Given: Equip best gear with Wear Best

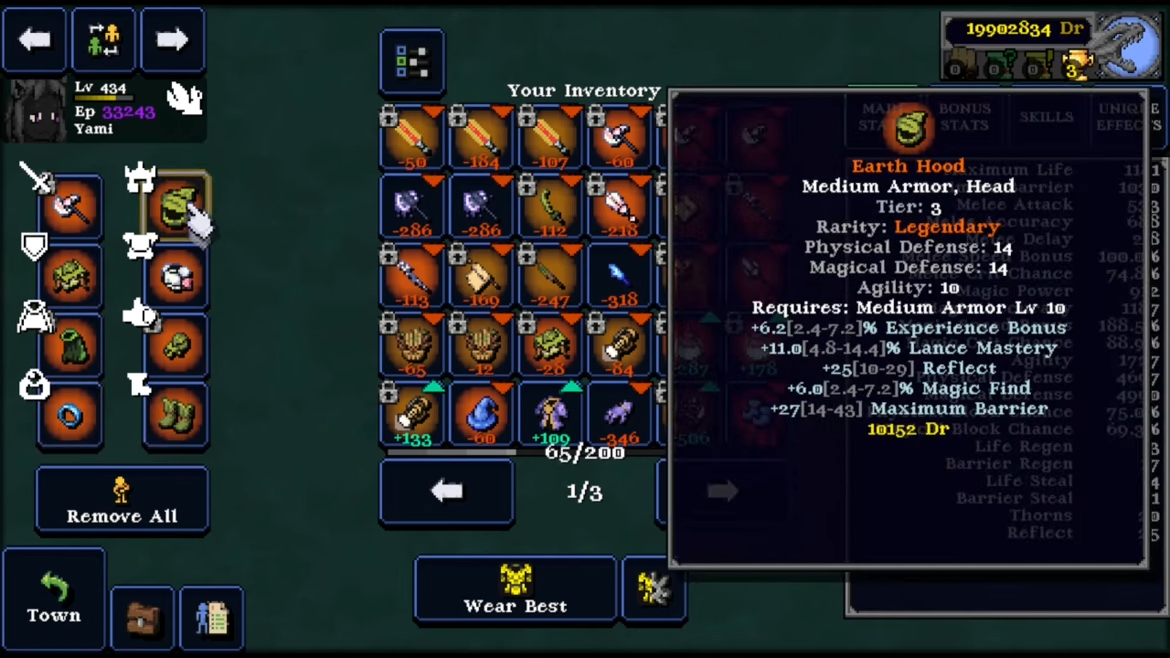Looking at the screenshot, I should 515,589.
